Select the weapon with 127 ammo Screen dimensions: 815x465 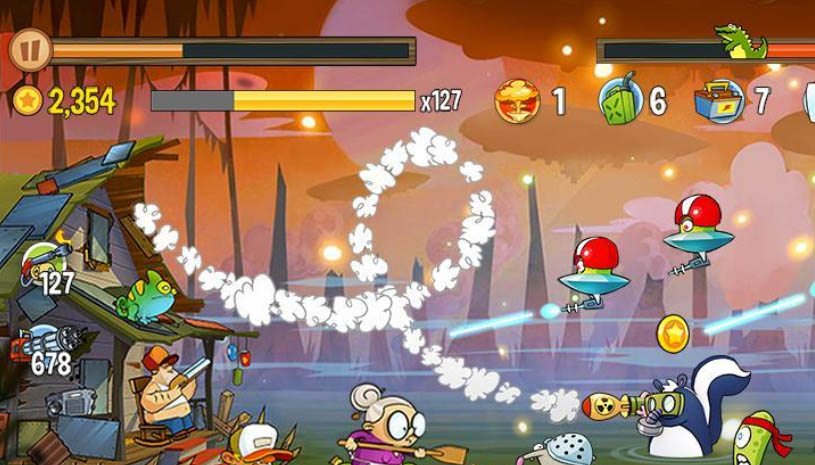pyautogui.click(x=46, y=264)
